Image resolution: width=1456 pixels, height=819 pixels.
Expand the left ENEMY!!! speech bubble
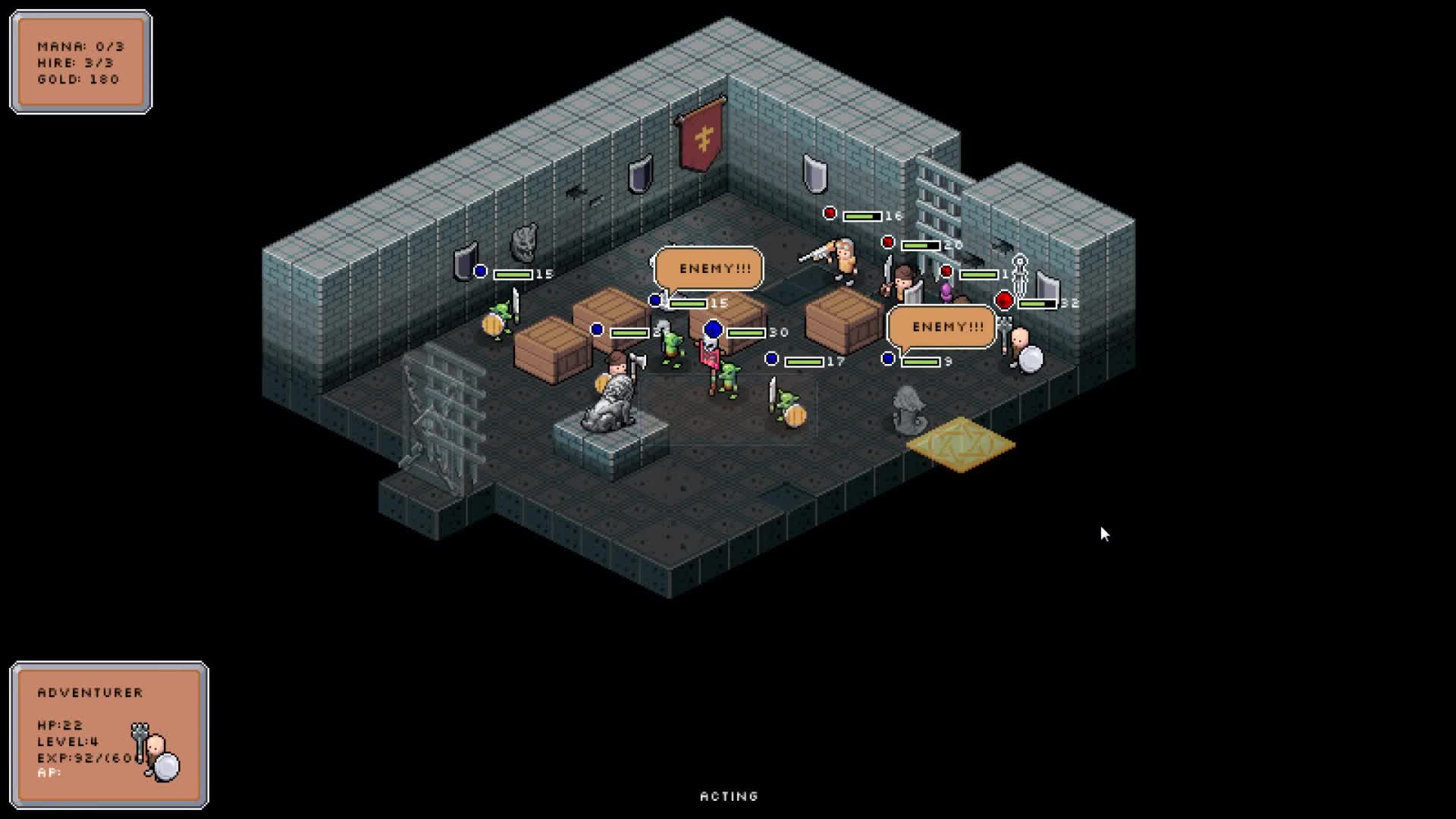[709, 267]
